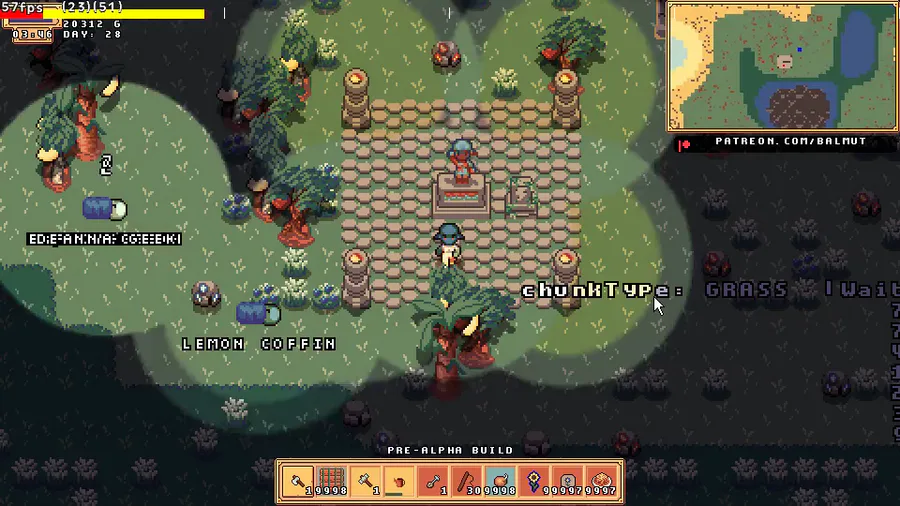
Task: Select the sickle tool slot
Action: pos(467,481)
